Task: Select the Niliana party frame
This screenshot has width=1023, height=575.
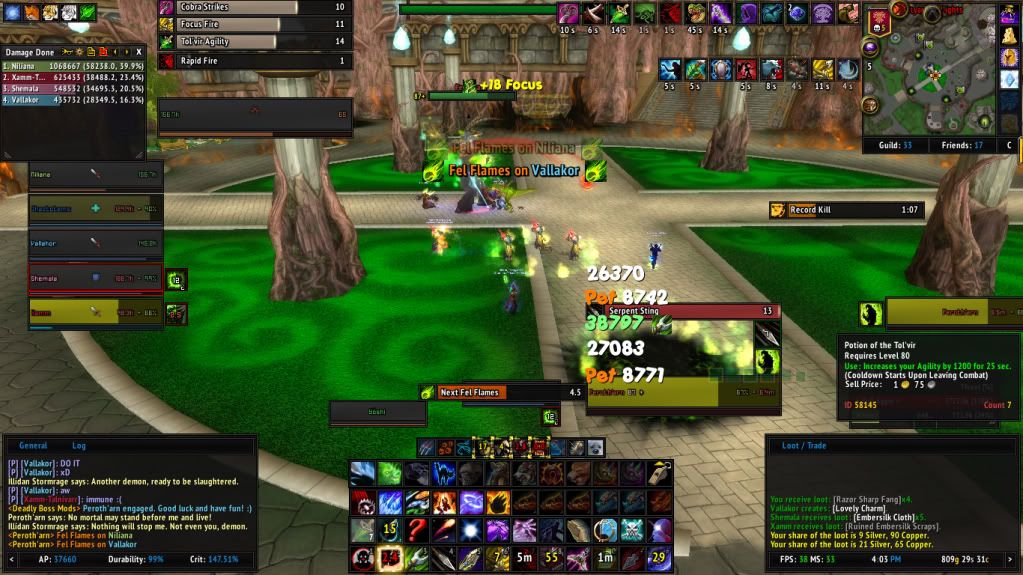Action: click(94, 175)
